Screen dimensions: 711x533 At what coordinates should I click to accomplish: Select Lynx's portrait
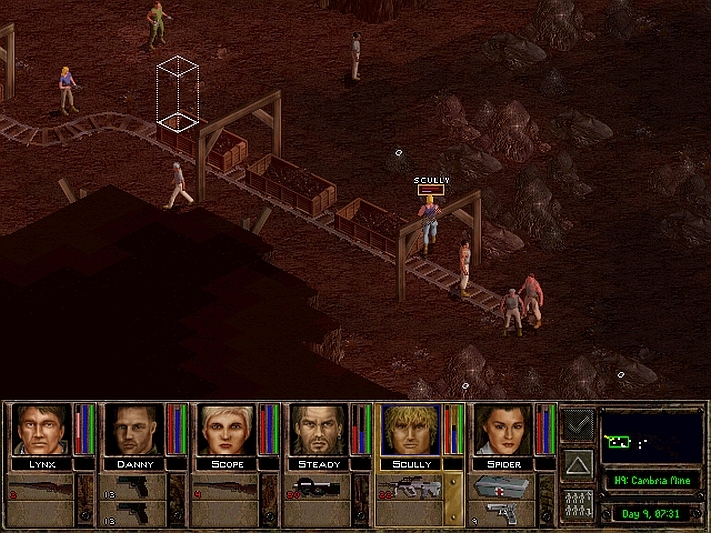pos(42,430)
